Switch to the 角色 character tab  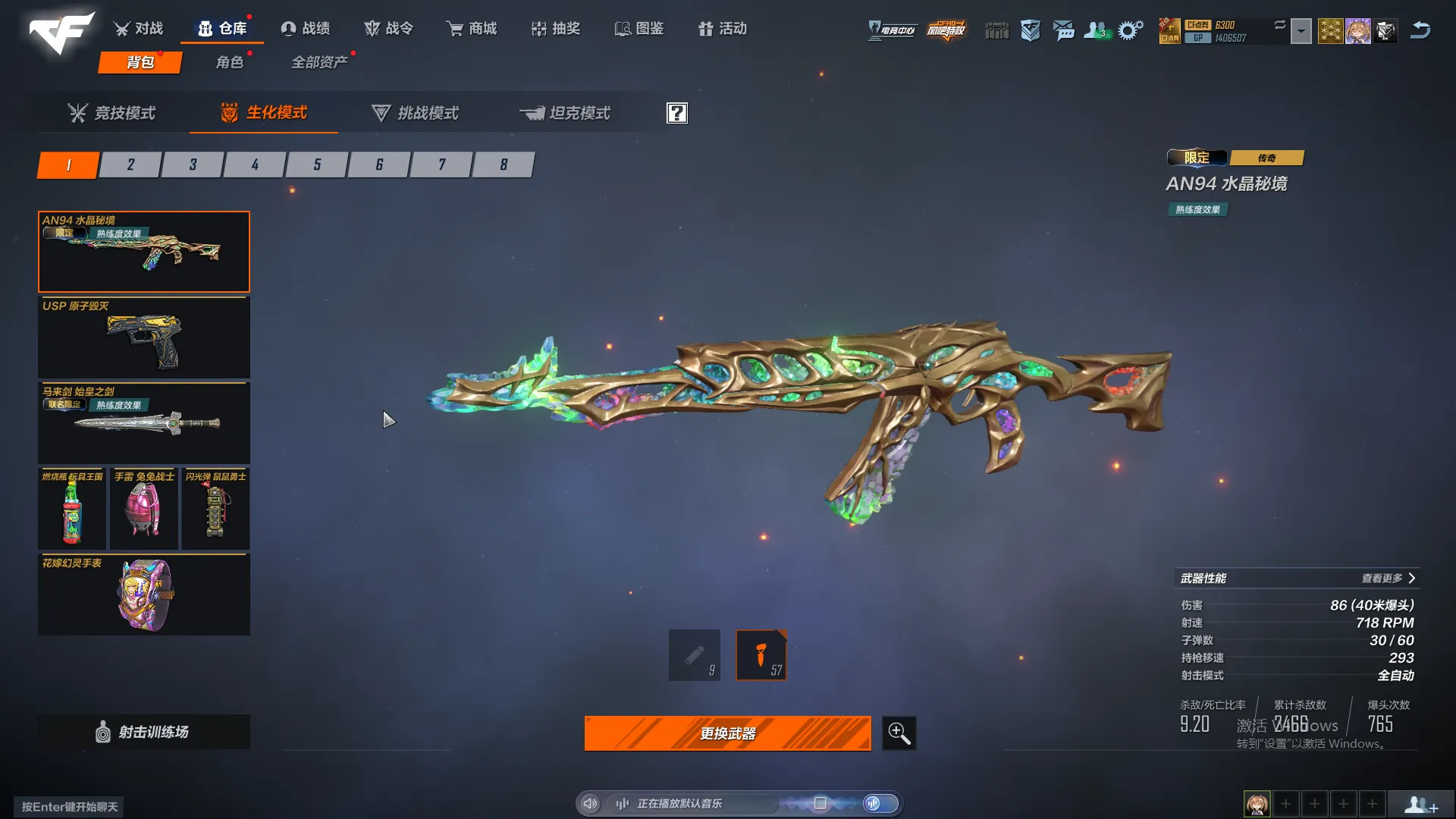pyautogui.click(x=229, y=62)
